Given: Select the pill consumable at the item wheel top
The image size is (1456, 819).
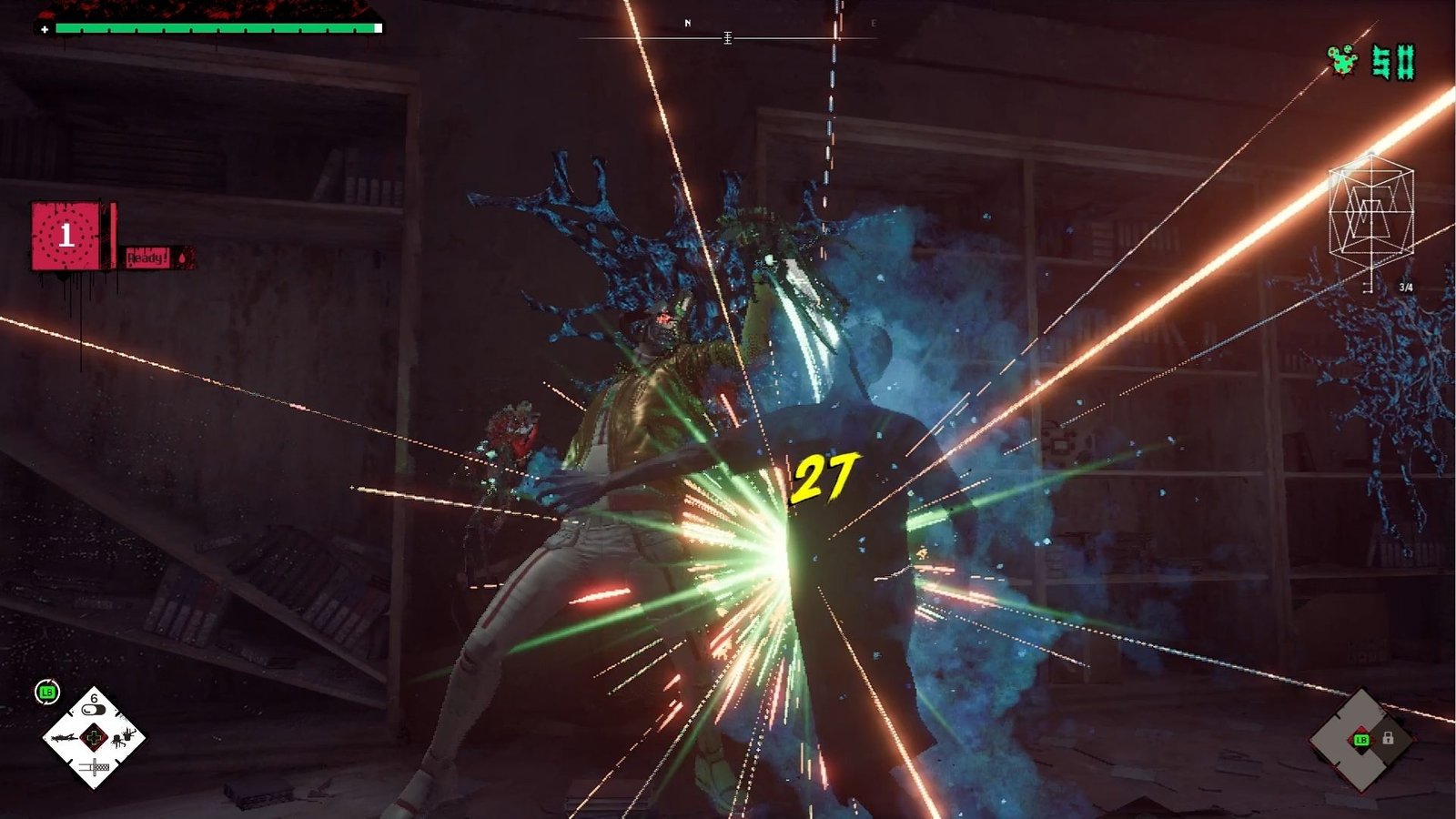Looking at the screenshot, I should [94, 708].
